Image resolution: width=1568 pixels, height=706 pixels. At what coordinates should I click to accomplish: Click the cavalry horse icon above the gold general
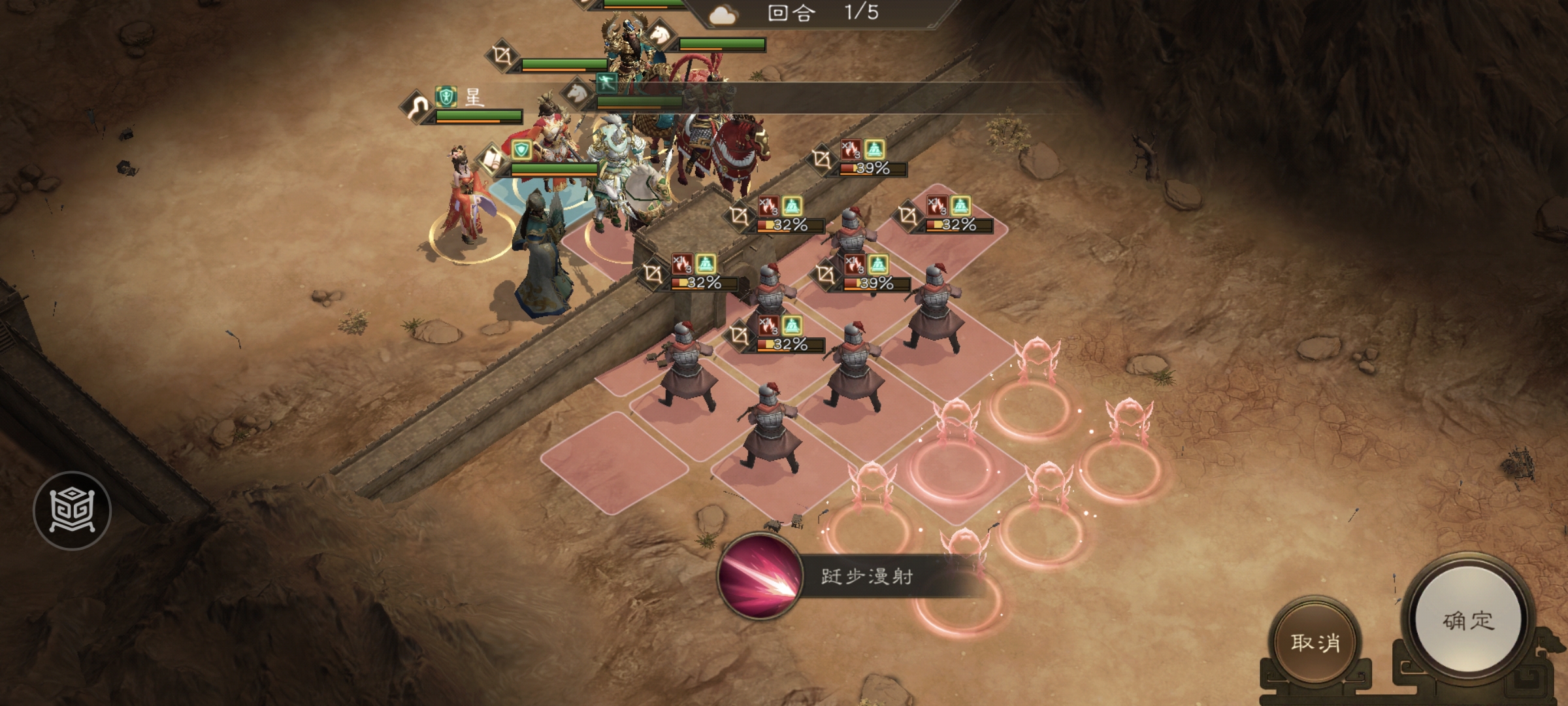pyautogui.click(x=659, y=33)
